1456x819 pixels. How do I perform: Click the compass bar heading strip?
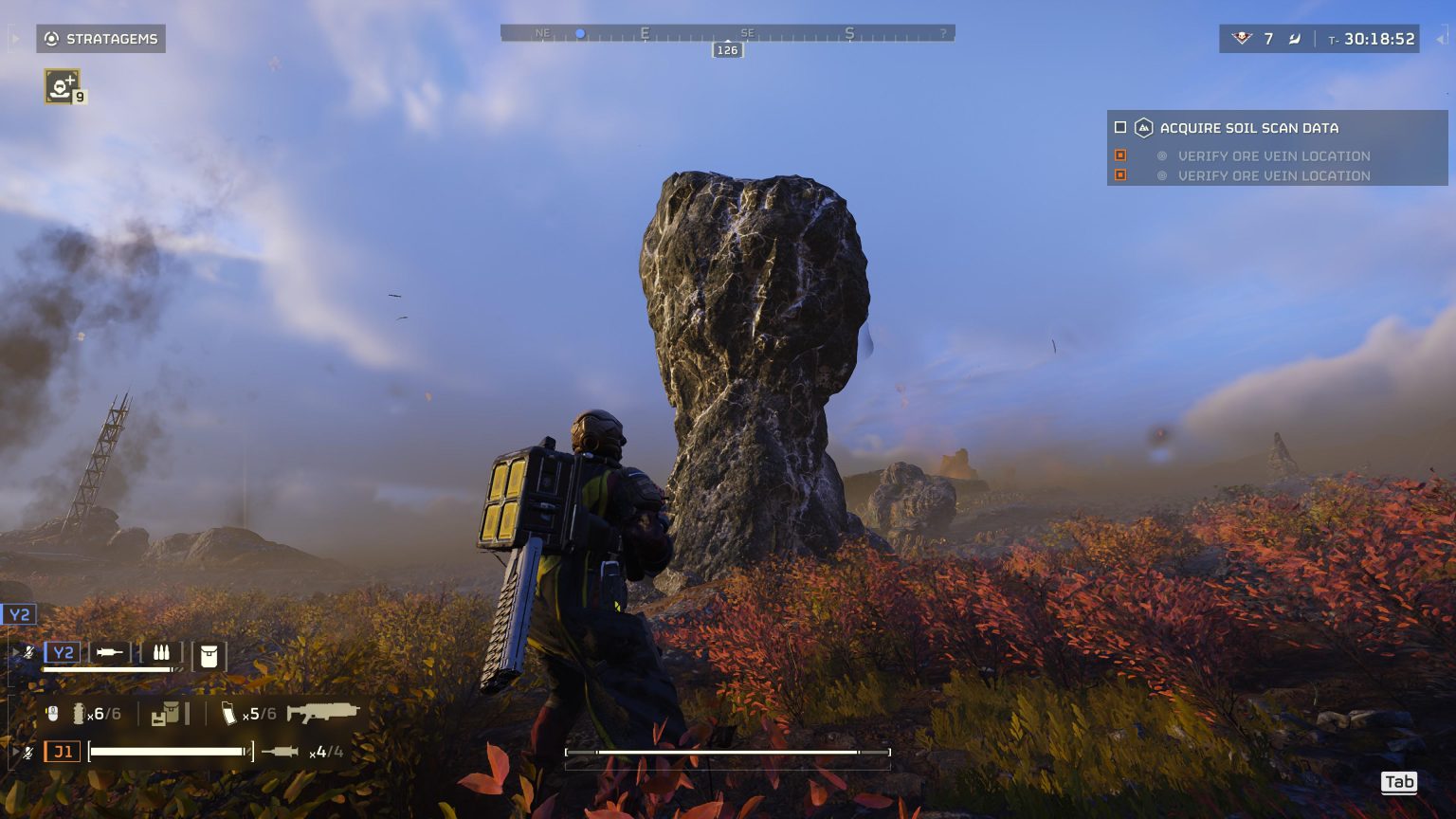point(727,33)
